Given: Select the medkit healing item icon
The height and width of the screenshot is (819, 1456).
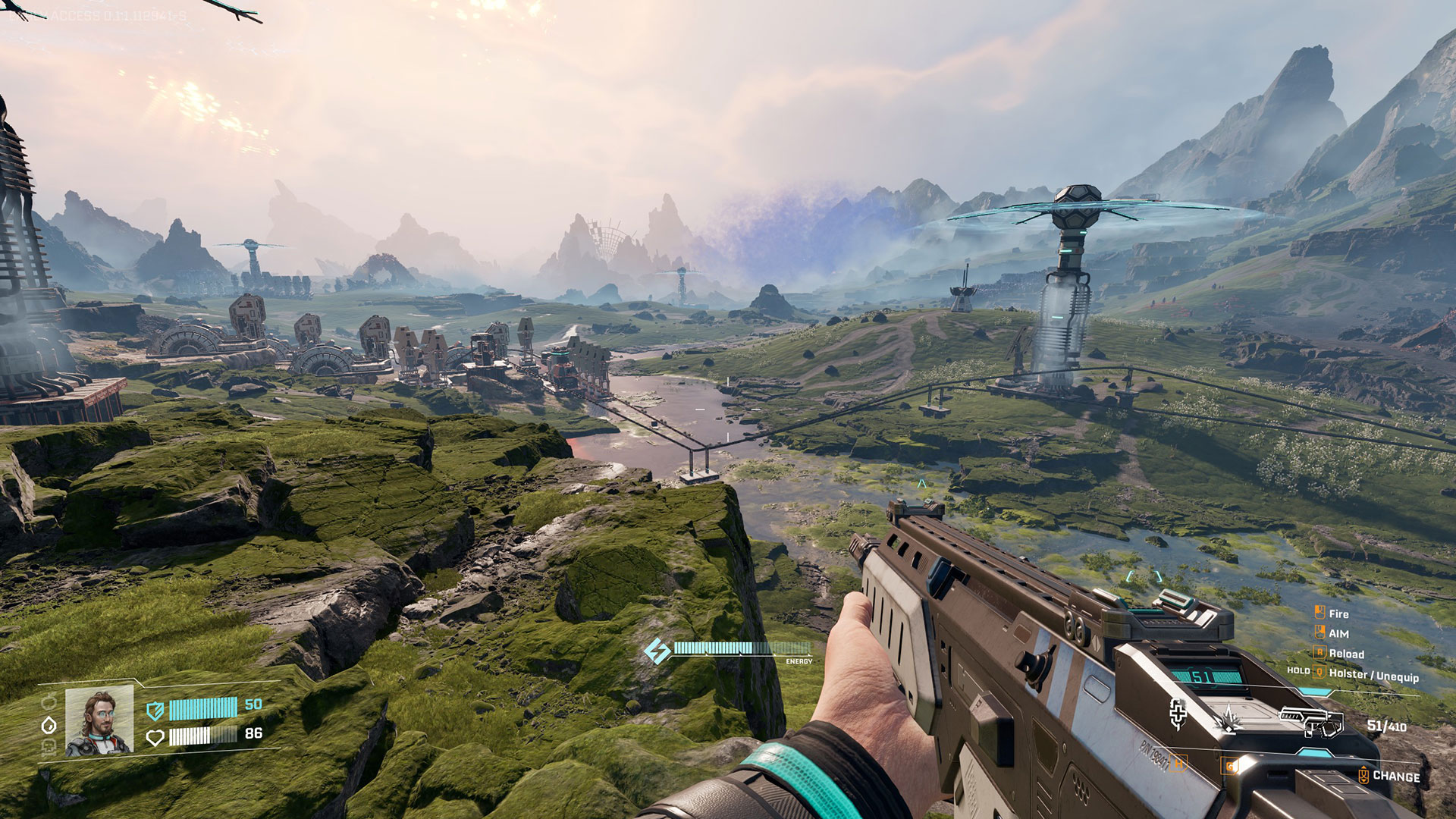Looking at the screenshot, I should point(1178,714).
